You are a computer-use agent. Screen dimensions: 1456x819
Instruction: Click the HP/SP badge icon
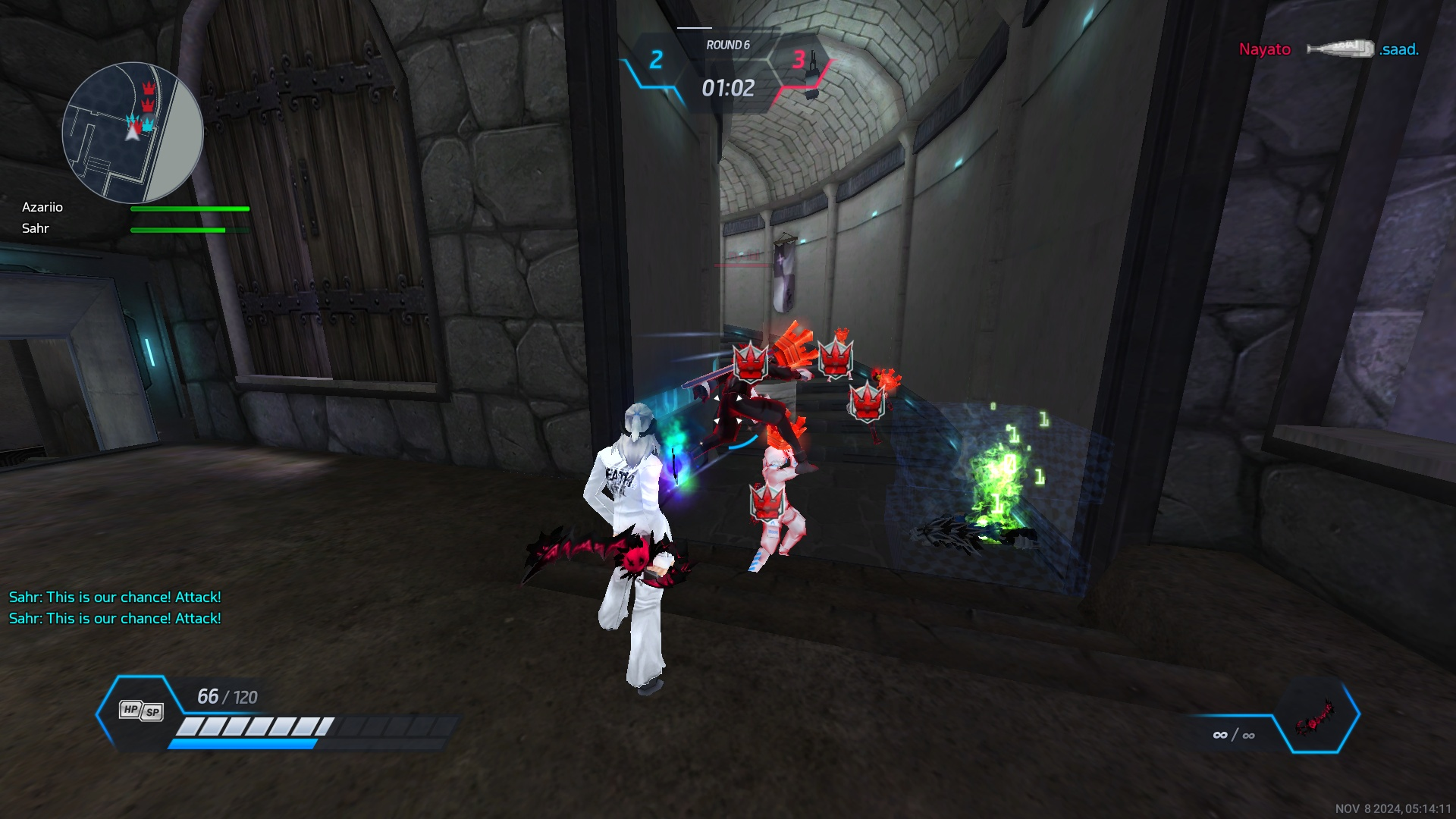click(x=142, y=711)
